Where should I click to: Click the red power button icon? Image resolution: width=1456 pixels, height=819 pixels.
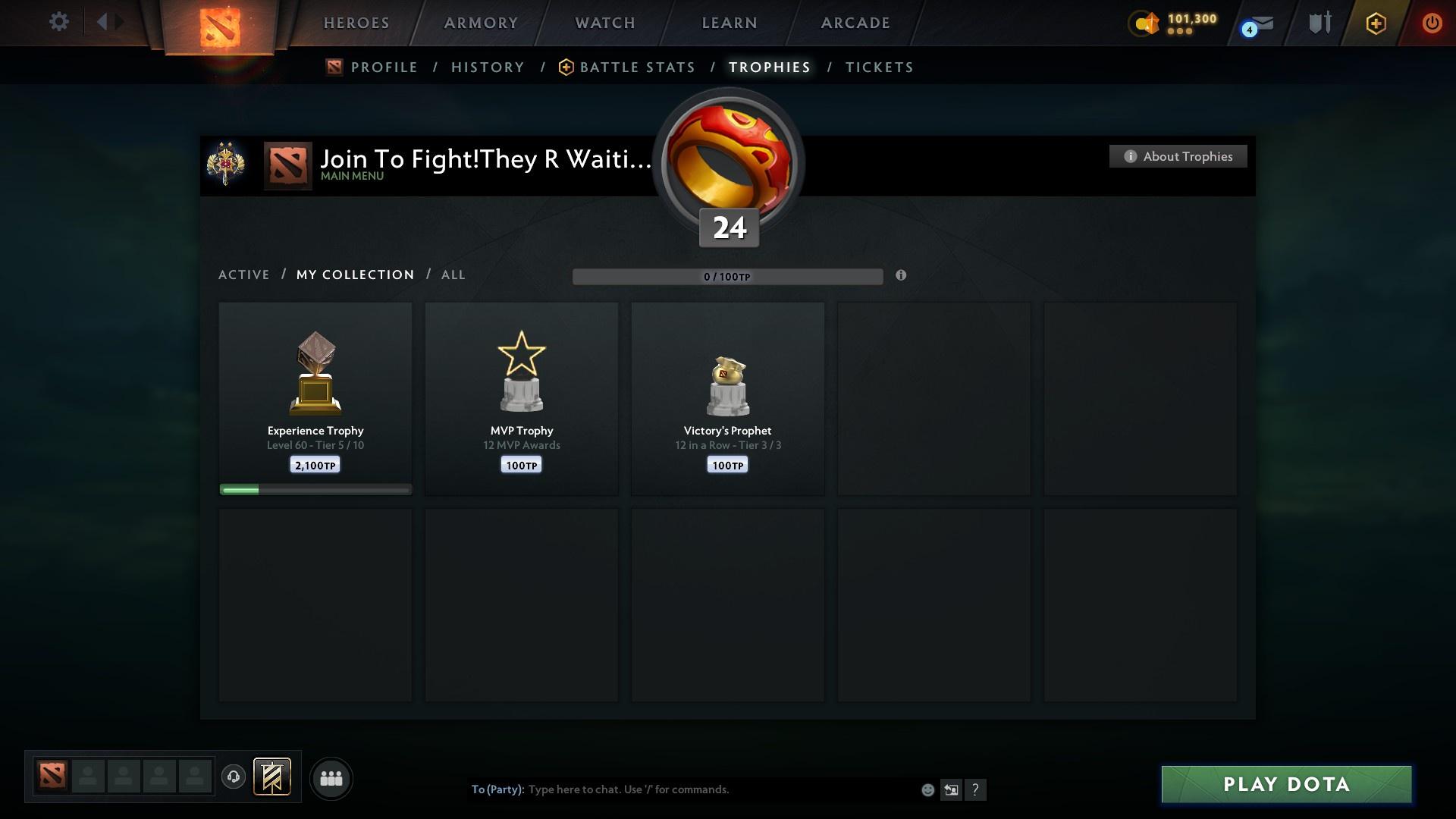(1432, 23)
